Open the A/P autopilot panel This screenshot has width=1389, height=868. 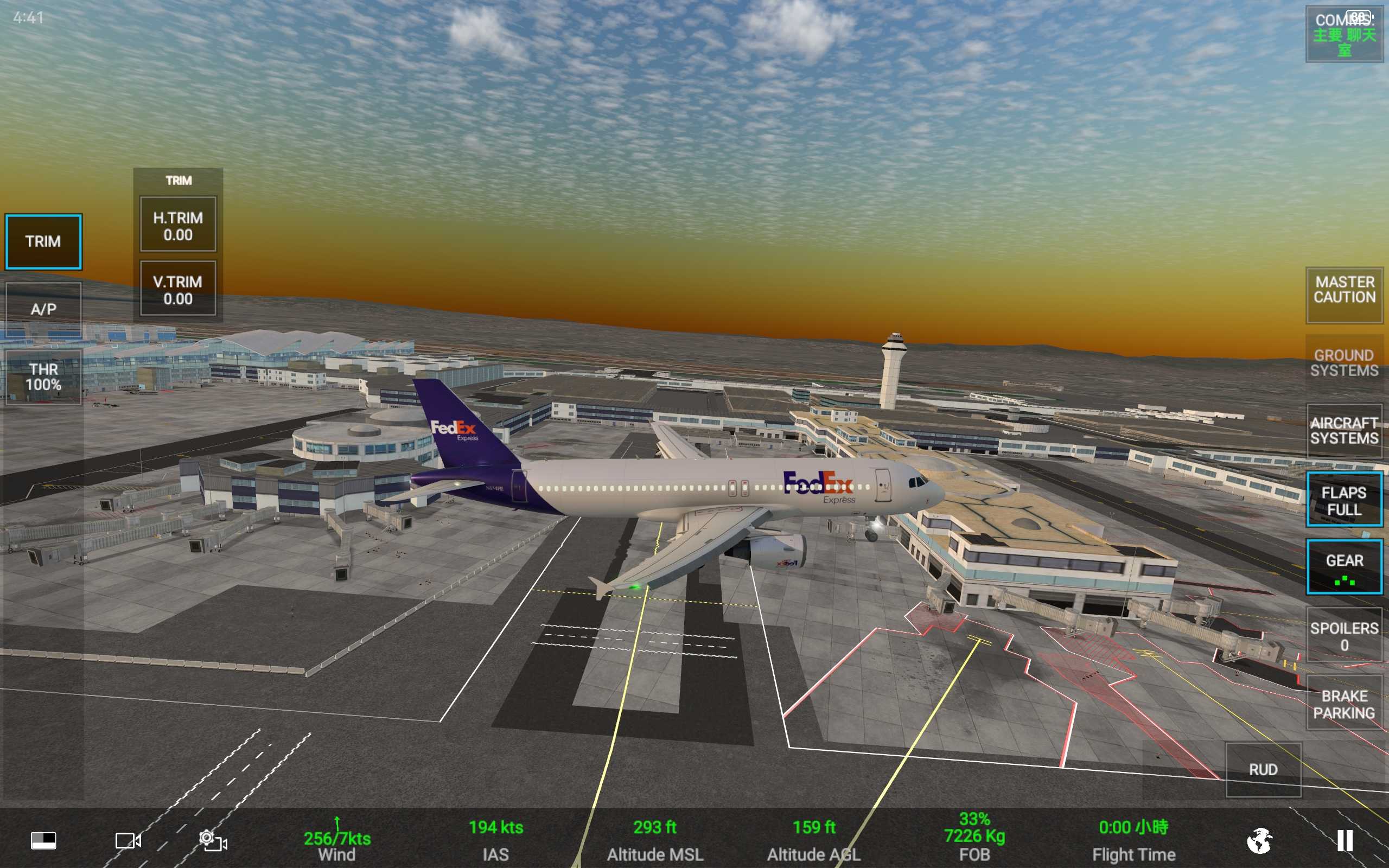[43, 309]
